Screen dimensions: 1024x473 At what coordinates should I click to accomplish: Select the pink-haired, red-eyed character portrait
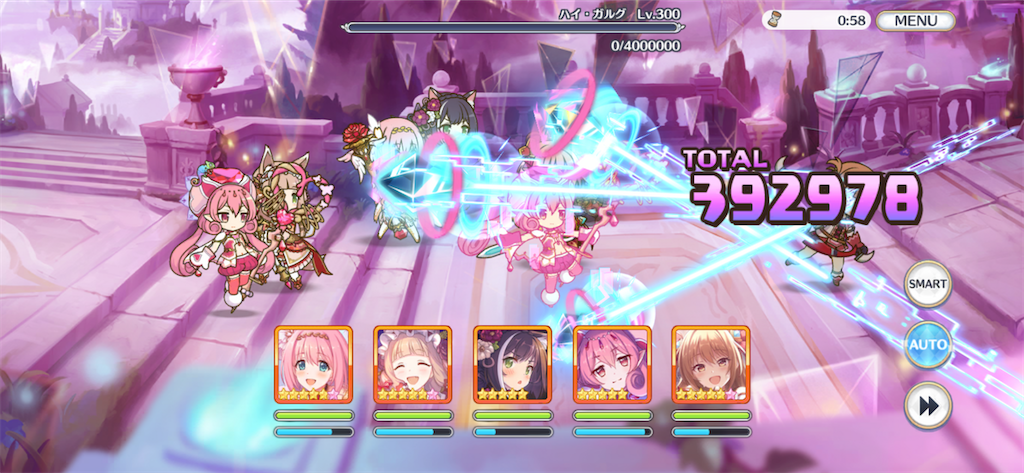pyautogui.click(x=611, y=364)
